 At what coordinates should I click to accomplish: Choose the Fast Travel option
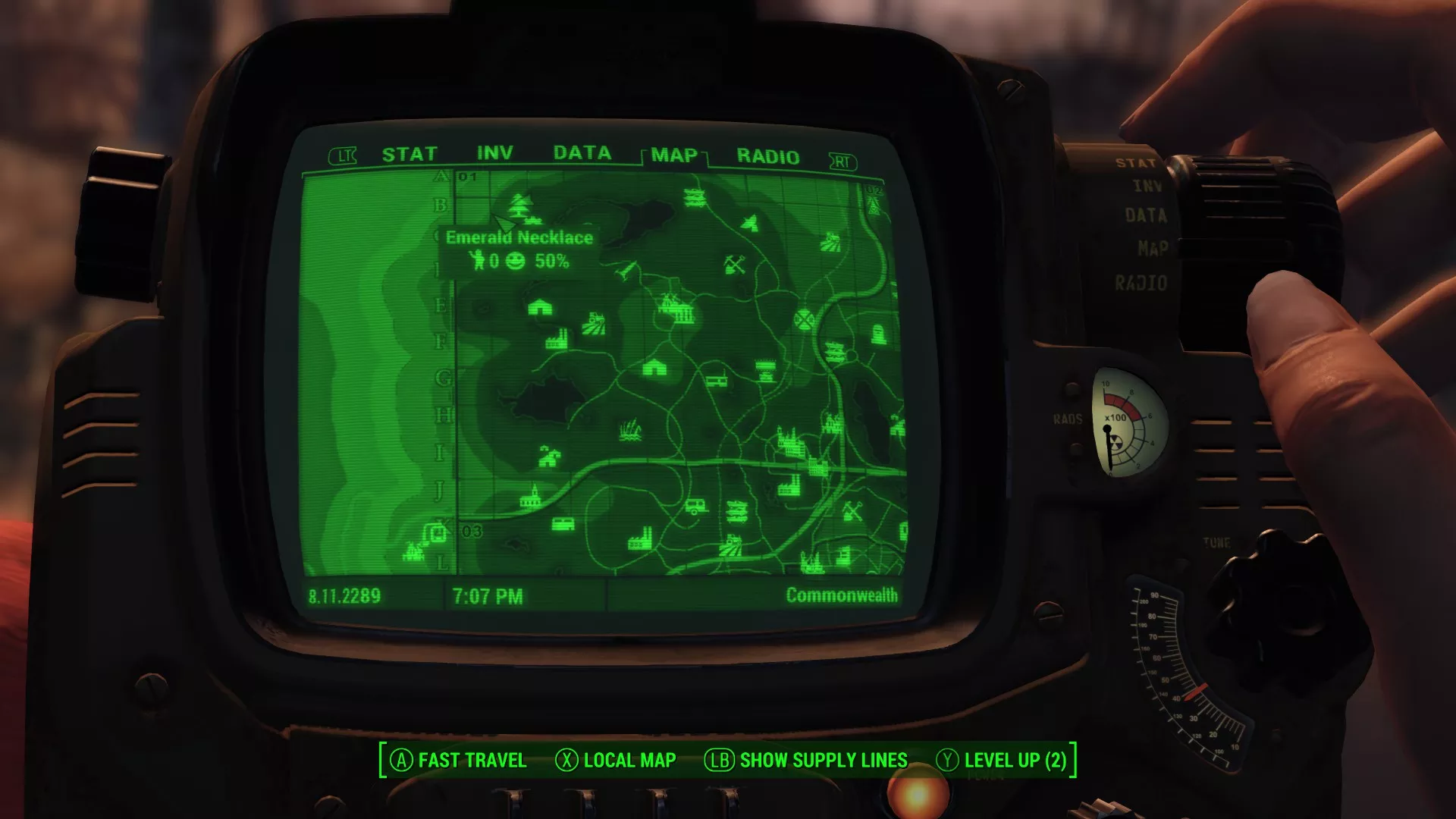coord(458,760)
